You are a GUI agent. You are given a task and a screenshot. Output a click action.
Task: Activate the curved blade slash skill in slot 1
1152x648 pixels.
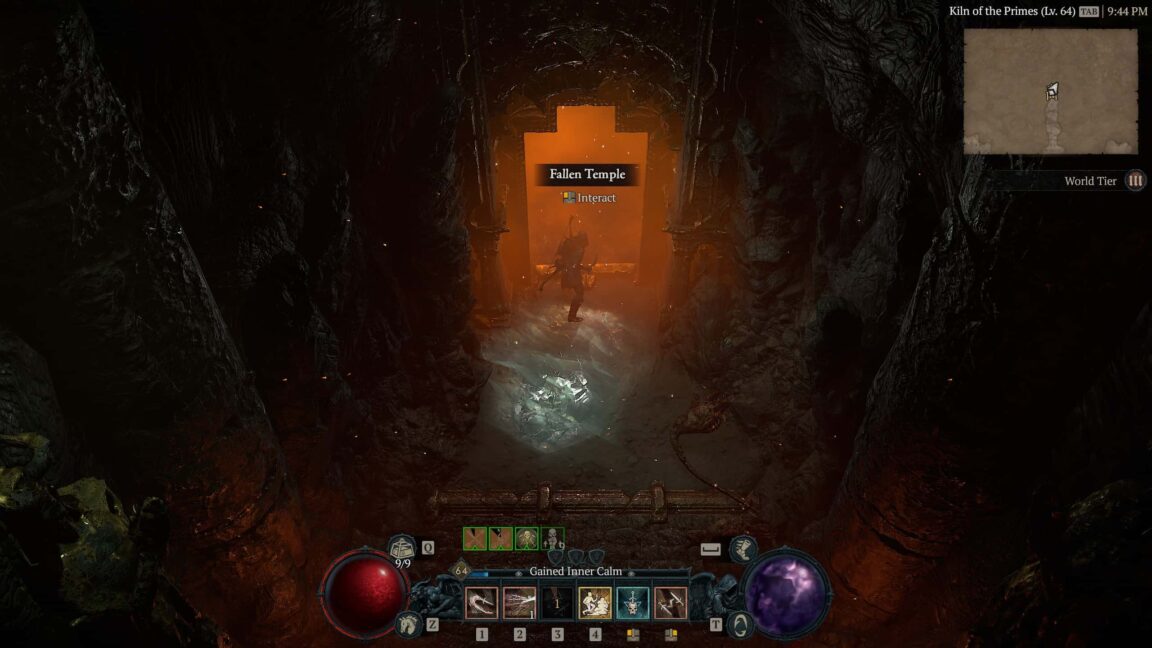pyautogui.click(x=482, y=603)
